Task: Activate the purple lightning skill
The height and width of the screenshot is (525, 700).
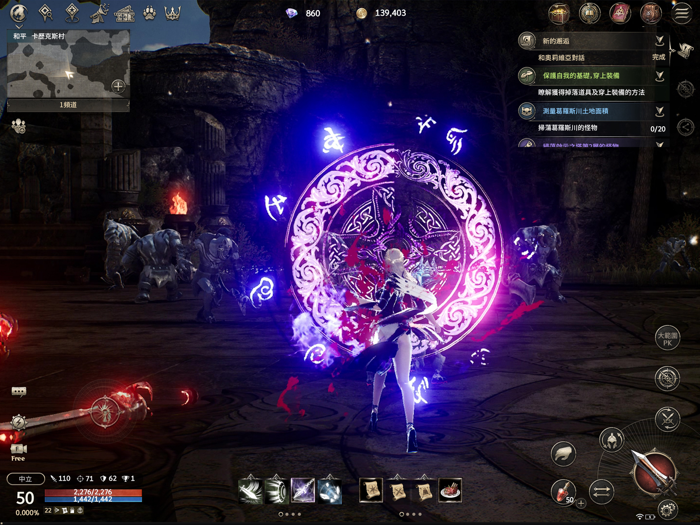Action: click(303, 490)
